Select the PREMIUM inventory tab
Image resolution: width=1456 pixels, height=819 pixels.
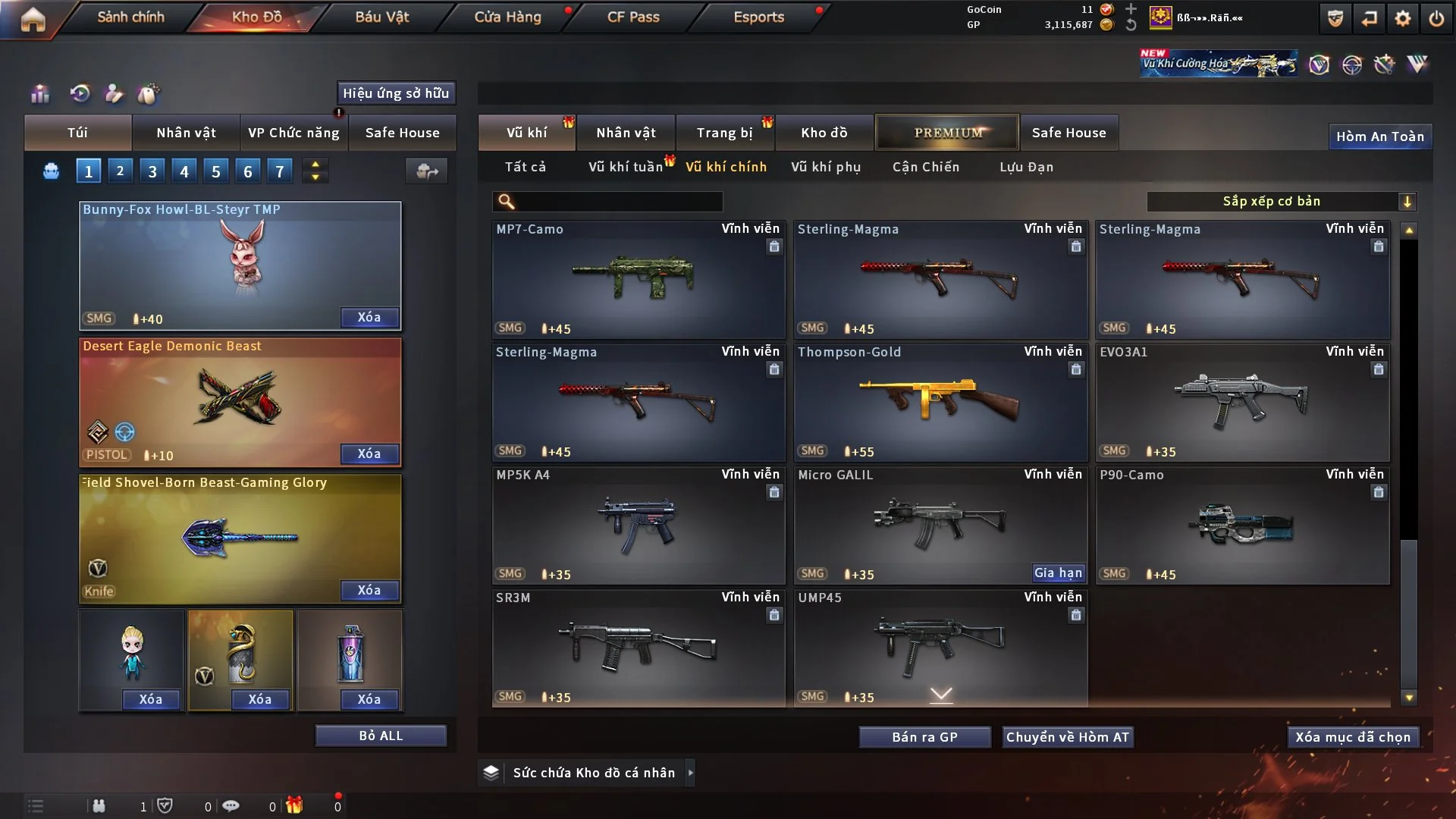(947, 133)
